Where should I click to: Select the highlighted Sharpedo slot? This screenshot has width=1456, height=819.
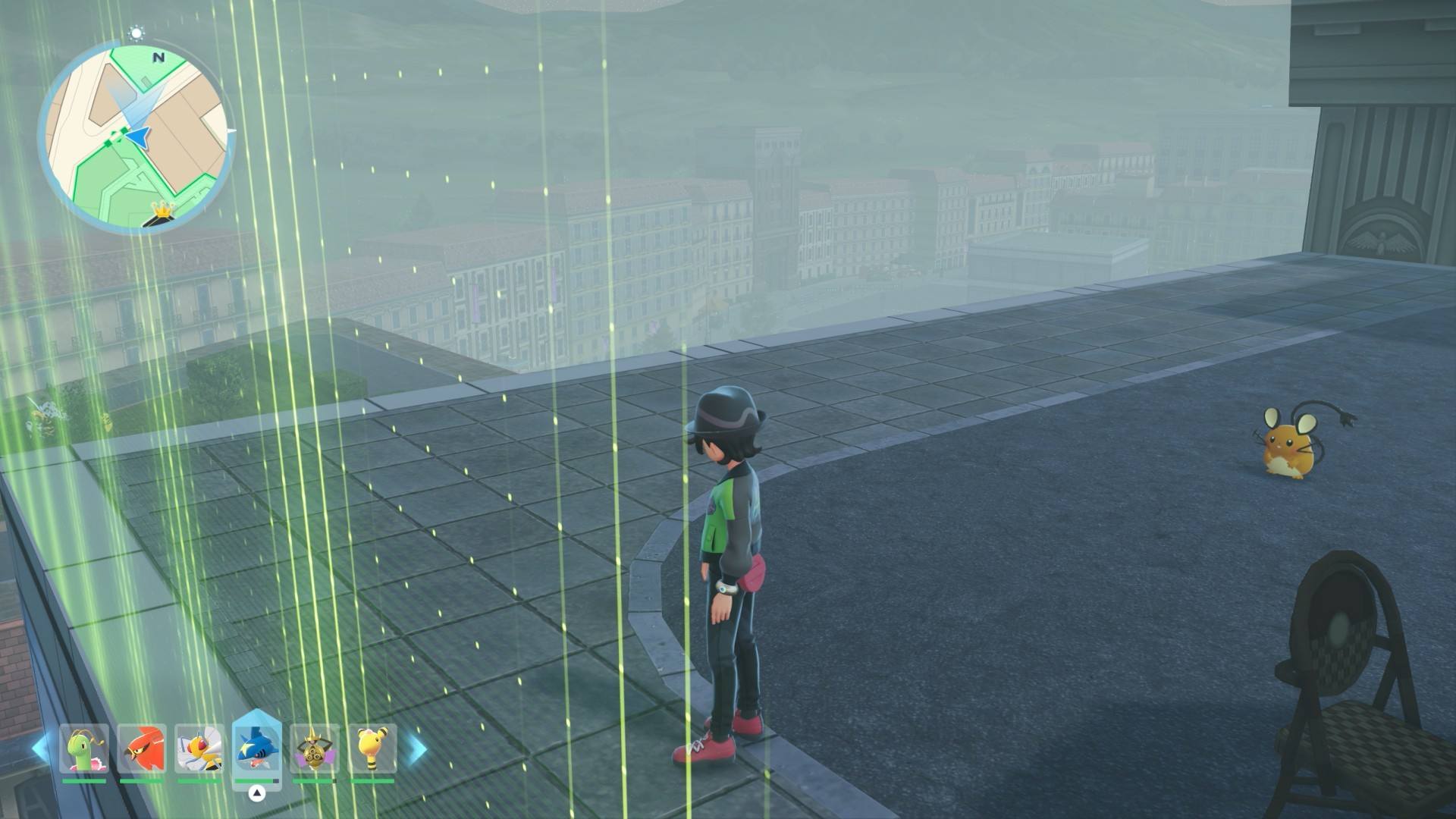257,746
